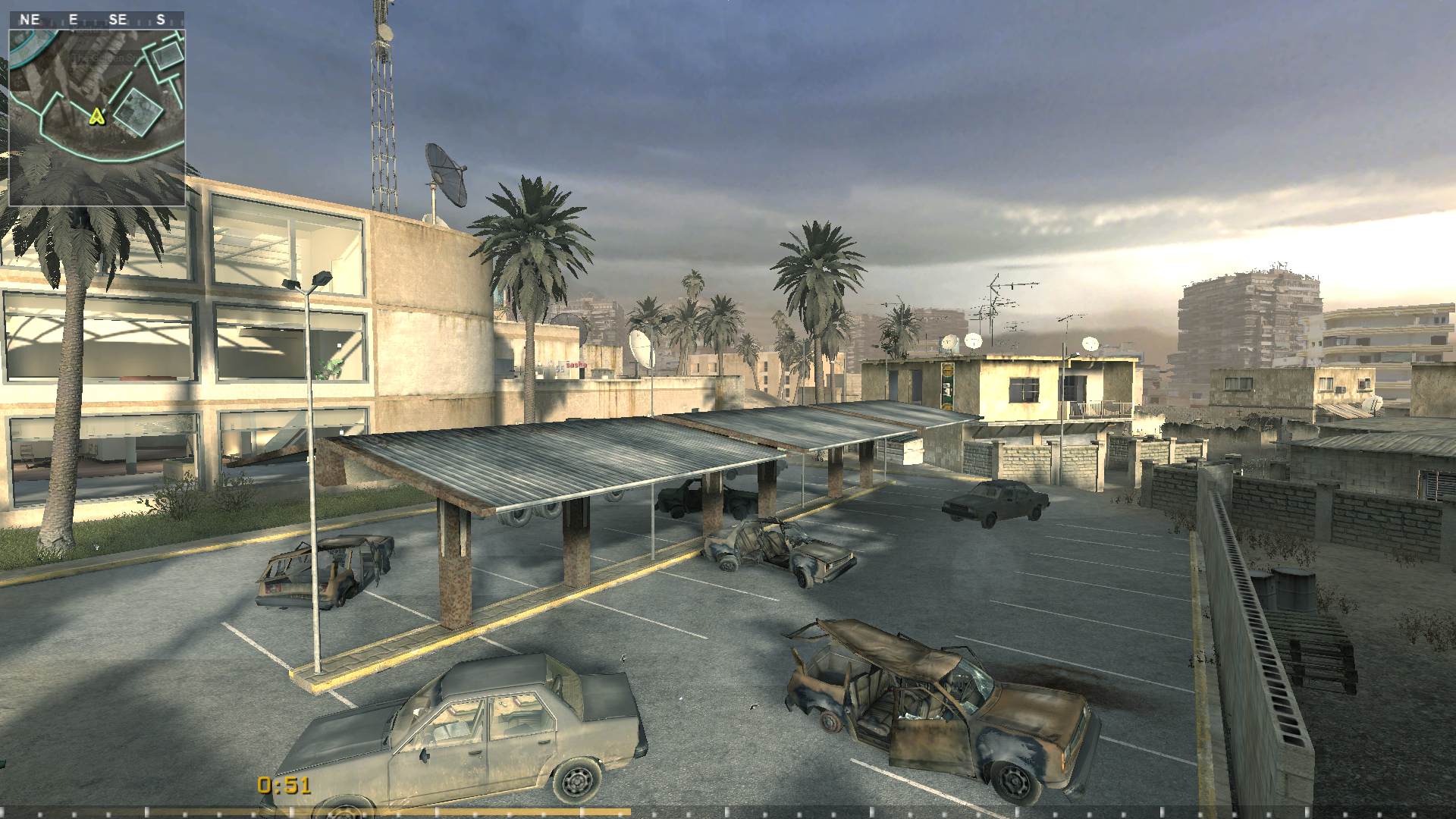This screenshot has width=1456, height=819.
Task: Click the SE compass heading label
Action: click(117, 19)
